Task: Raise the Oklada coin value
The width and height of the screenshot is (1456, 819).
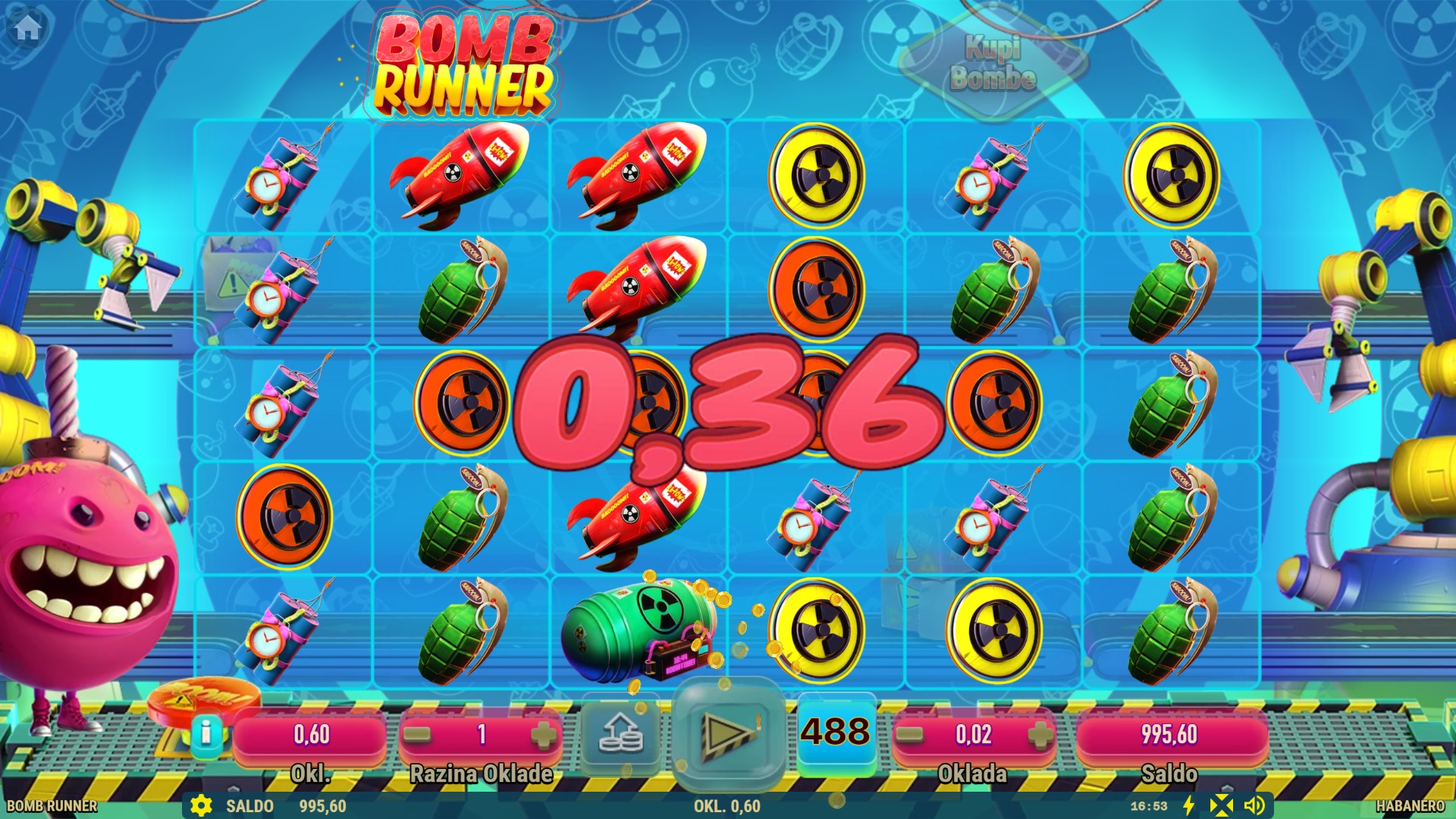Action: pyautogui.click(x=1040, y=734)
